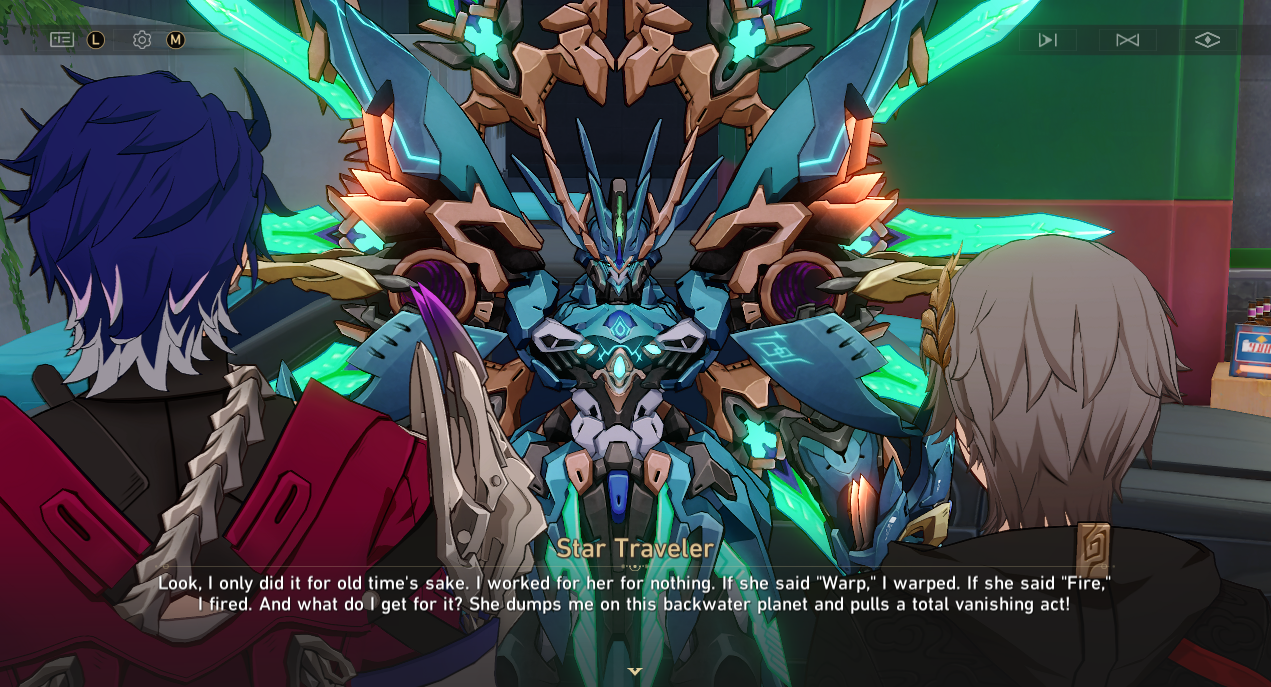The height and width of the screenshot is (687, 1271).
Task: Toggle auto-play with the play-bar icon
Action: pos(1047,40)
